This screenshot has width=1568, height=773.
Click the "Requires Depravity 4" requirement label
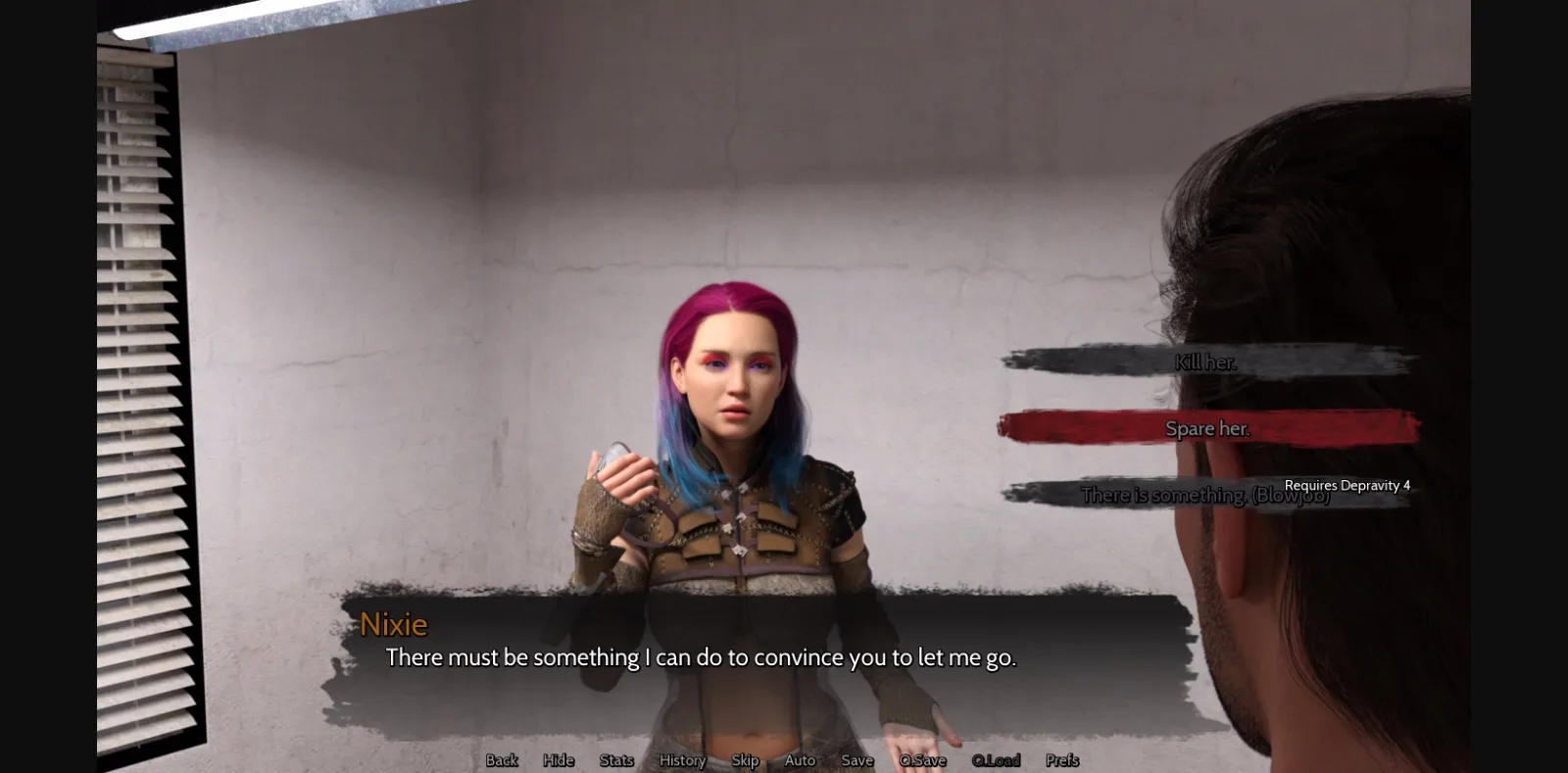[x=1346, y=485]
